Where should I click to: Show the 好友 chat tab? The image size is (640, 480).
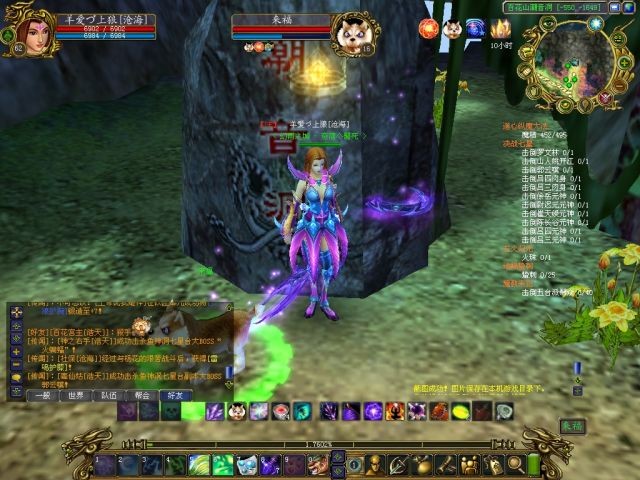(176, 395)
